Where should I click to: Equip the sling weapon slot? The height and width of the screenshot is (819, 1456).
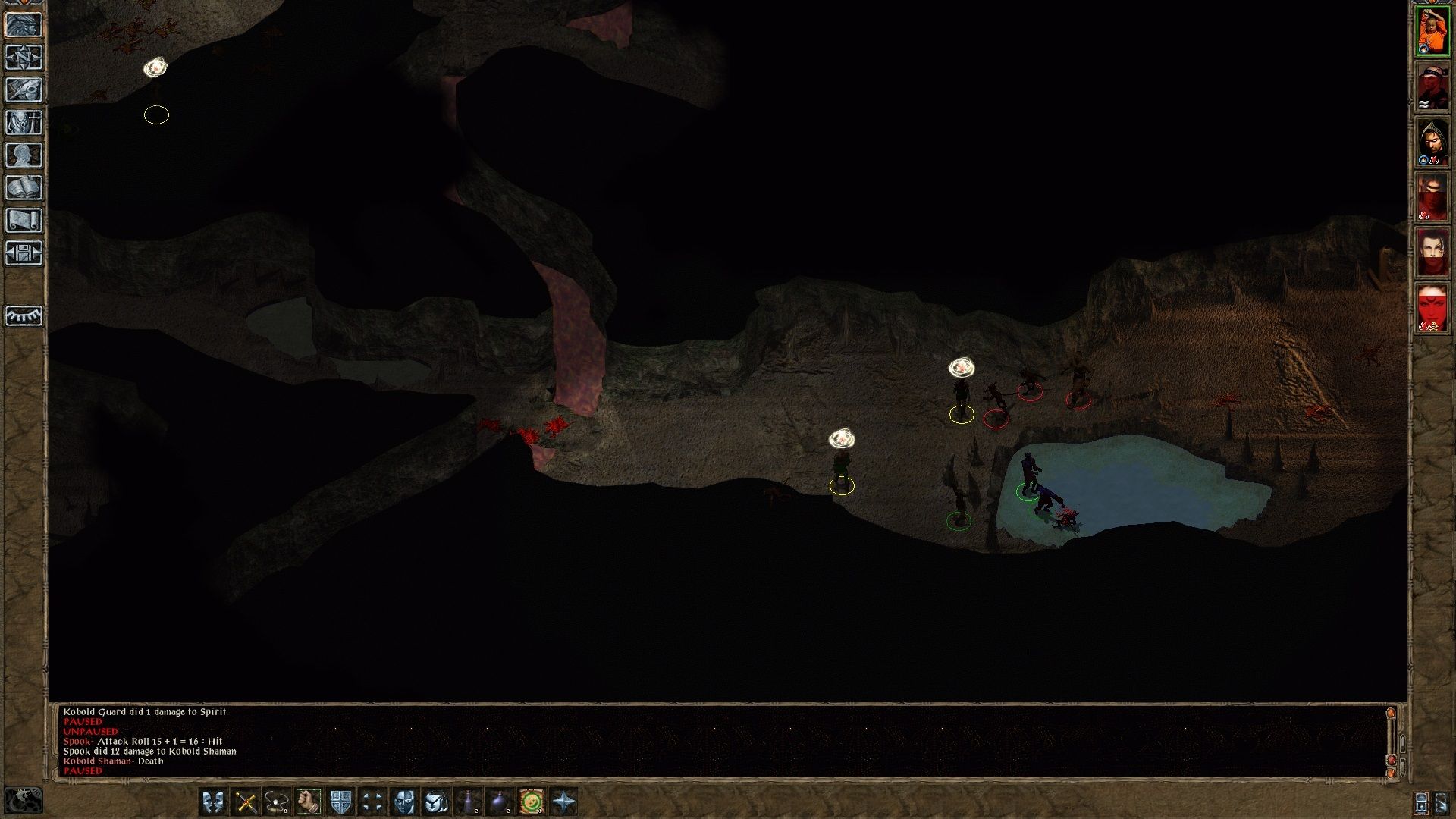278,802
